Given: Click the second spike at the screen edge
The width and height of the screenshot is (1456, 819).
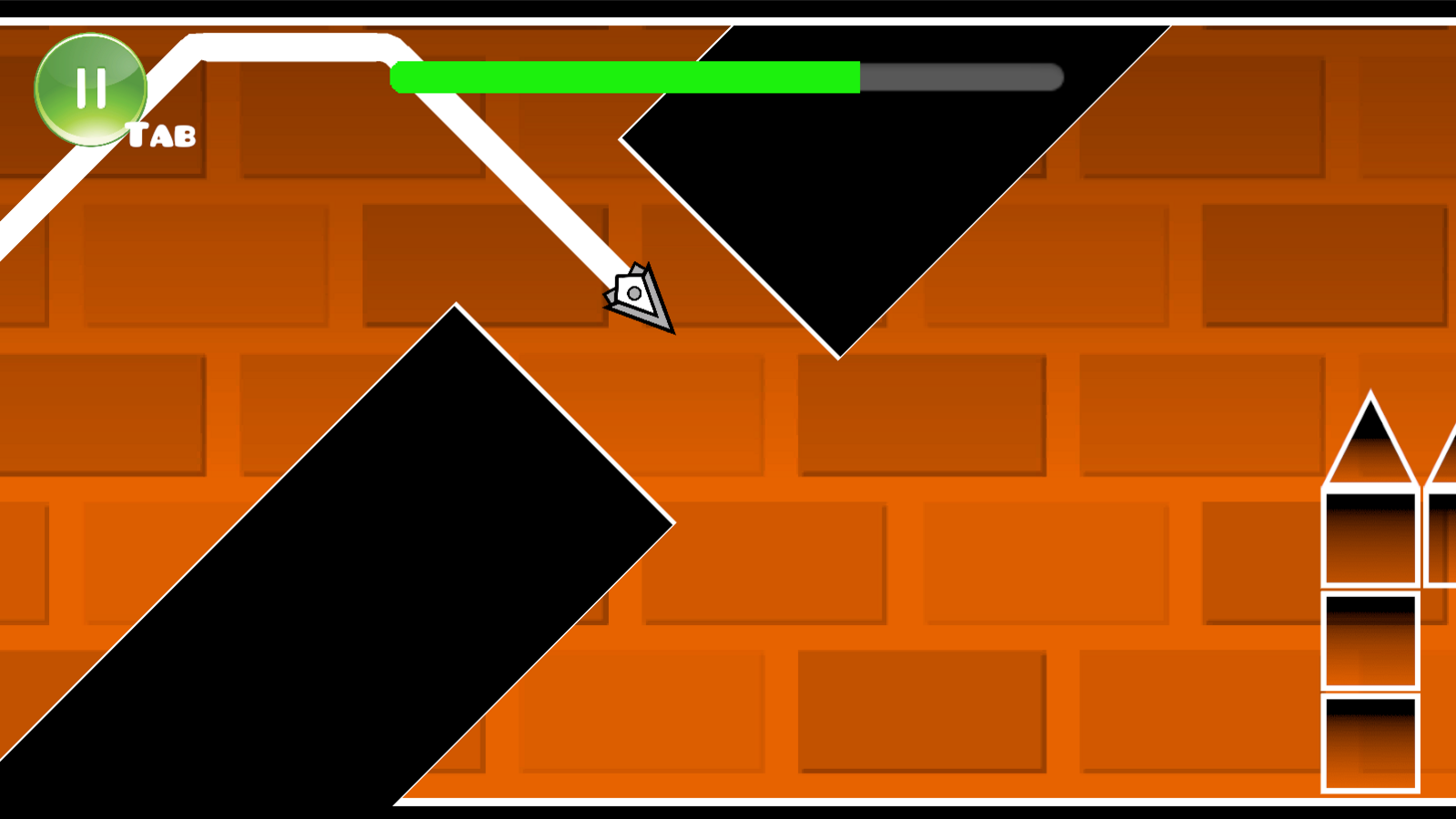Looking at the screenshot, I should coord(1447,455).
